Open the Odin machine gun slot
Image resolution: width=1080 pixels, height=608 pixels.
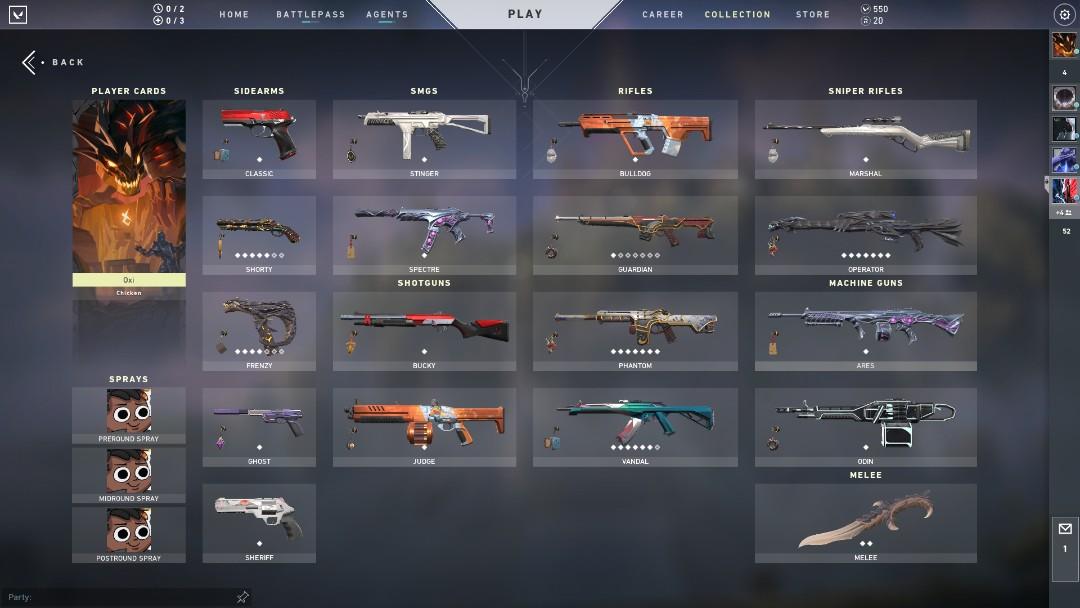click(865, 427)
